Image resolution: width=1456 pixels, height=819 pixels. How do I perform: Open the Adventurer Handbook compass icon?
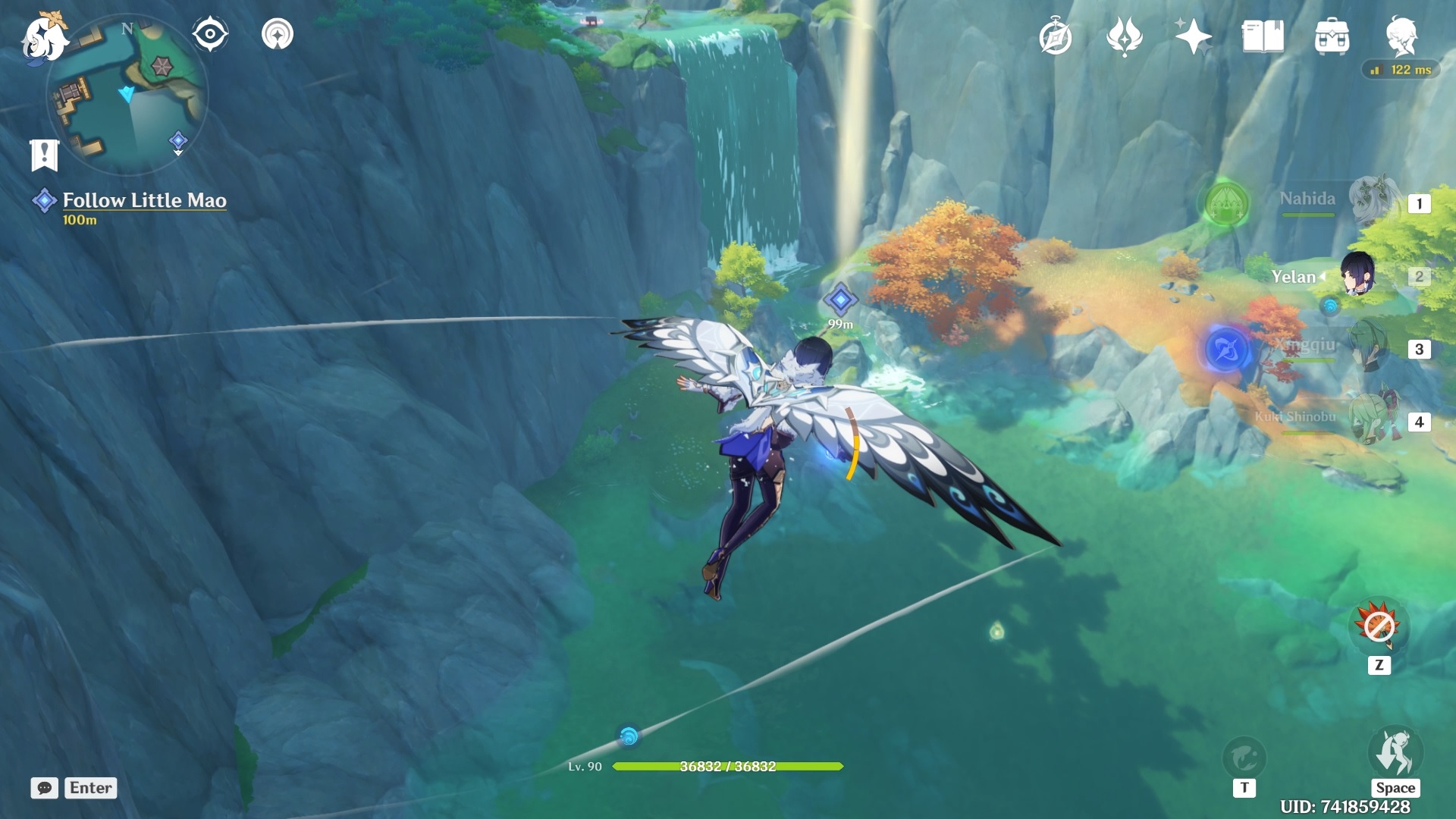tap(1057, 35)
